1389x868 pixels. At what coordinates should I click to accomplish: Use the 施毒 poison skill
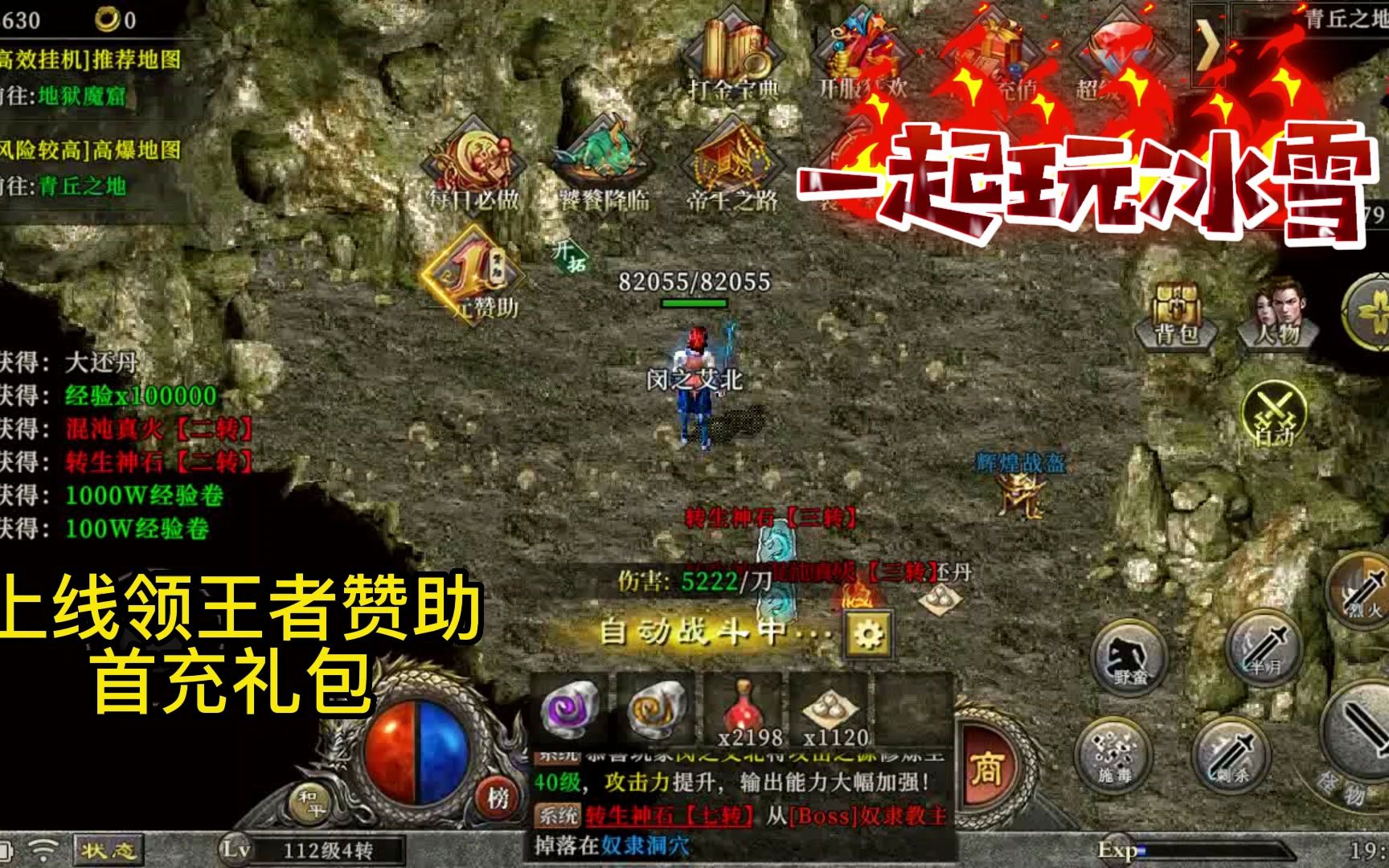pos(1113,755)
